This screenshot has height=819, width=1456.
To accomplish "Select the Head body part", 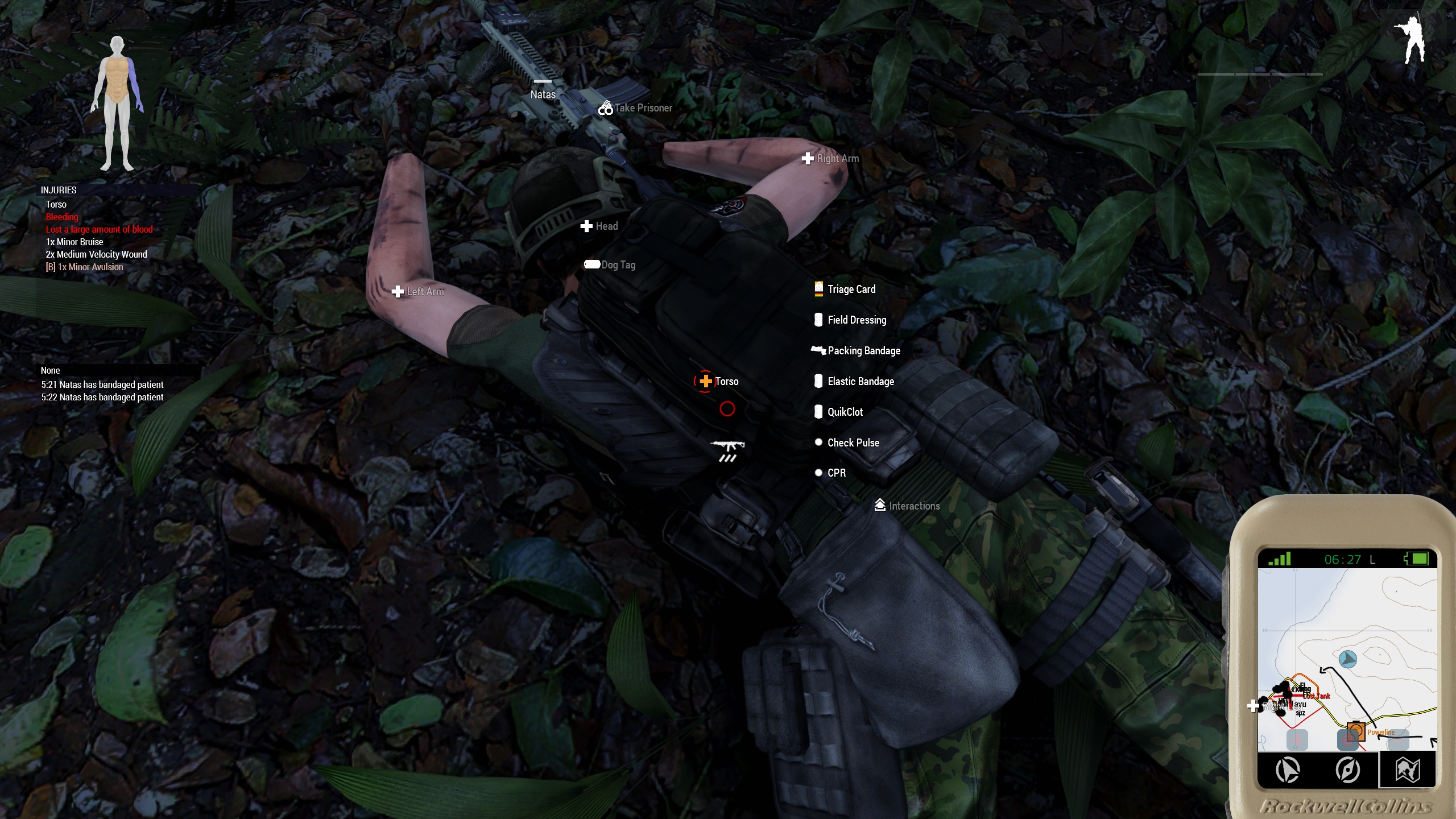I will (x=599, y=226).
